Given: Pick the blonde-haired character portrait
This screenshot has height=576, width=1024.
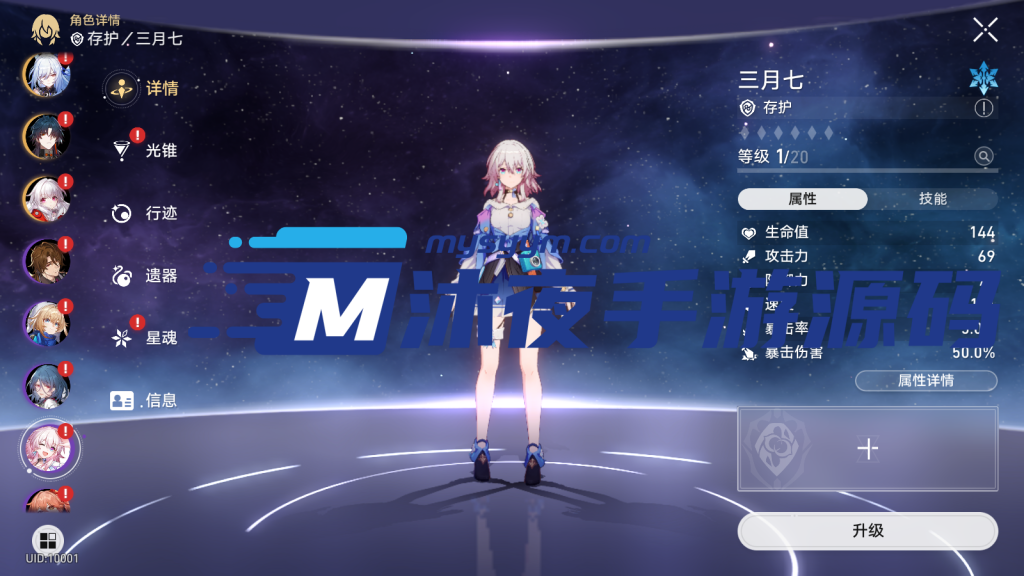Looking at the screenshot, I should tap(46, 323).
